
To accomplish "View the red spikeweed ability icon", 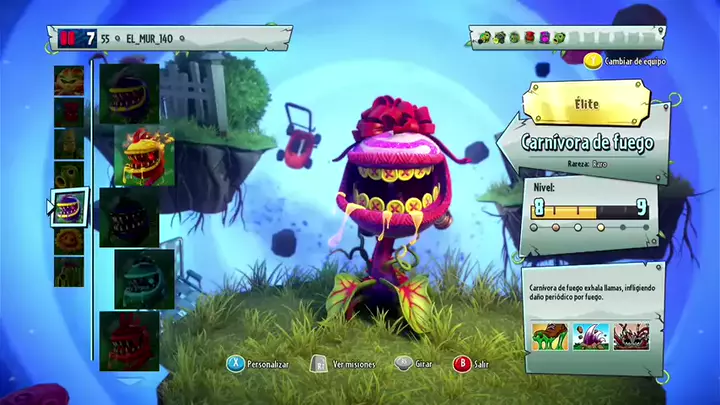I will pos(631,336).
